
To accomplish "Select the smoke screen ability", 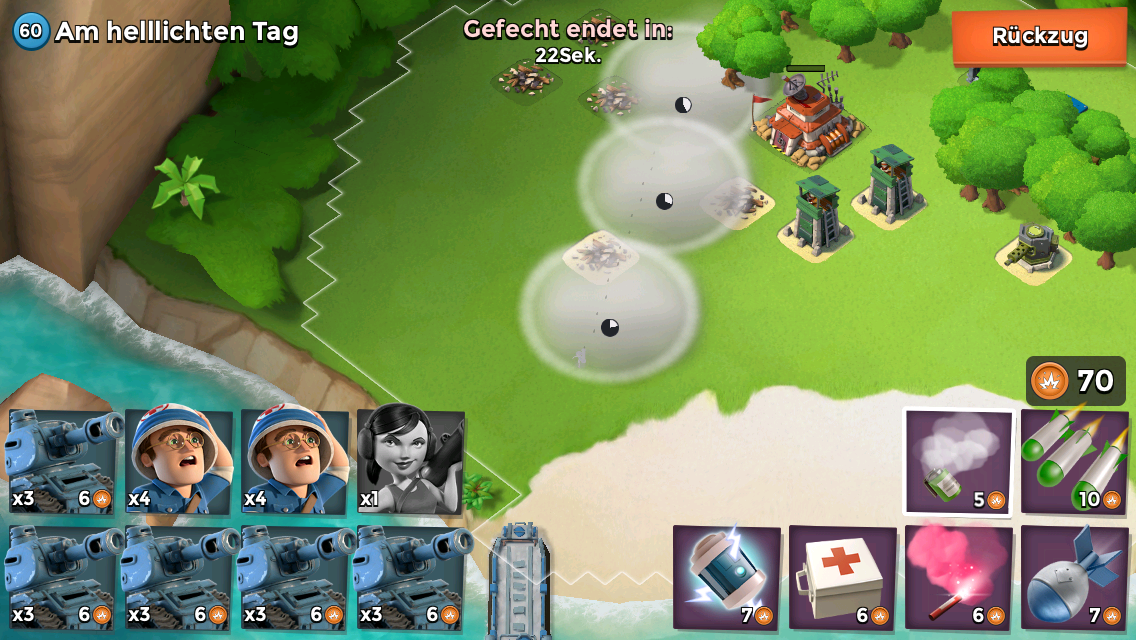I will tap(958, 462).
